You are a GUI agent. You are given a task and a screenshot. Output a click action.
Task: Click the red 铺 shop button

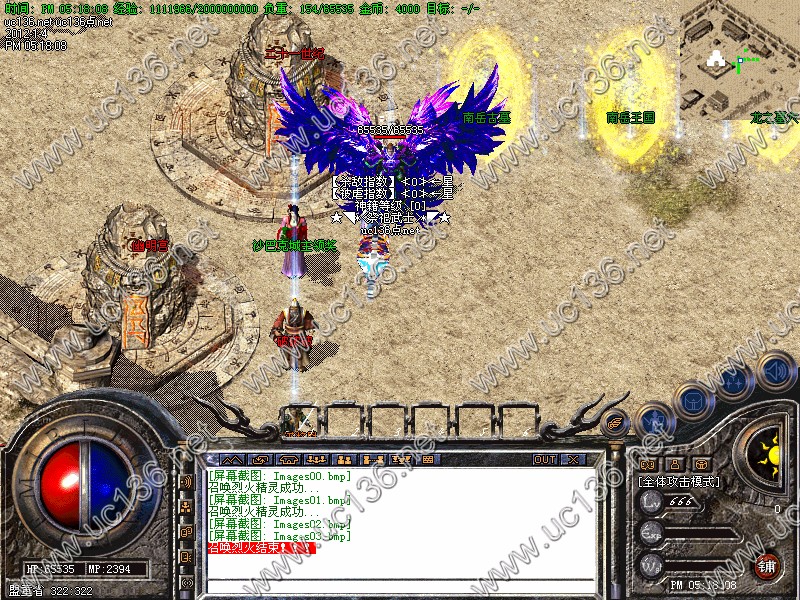click(x=766, y=565)
